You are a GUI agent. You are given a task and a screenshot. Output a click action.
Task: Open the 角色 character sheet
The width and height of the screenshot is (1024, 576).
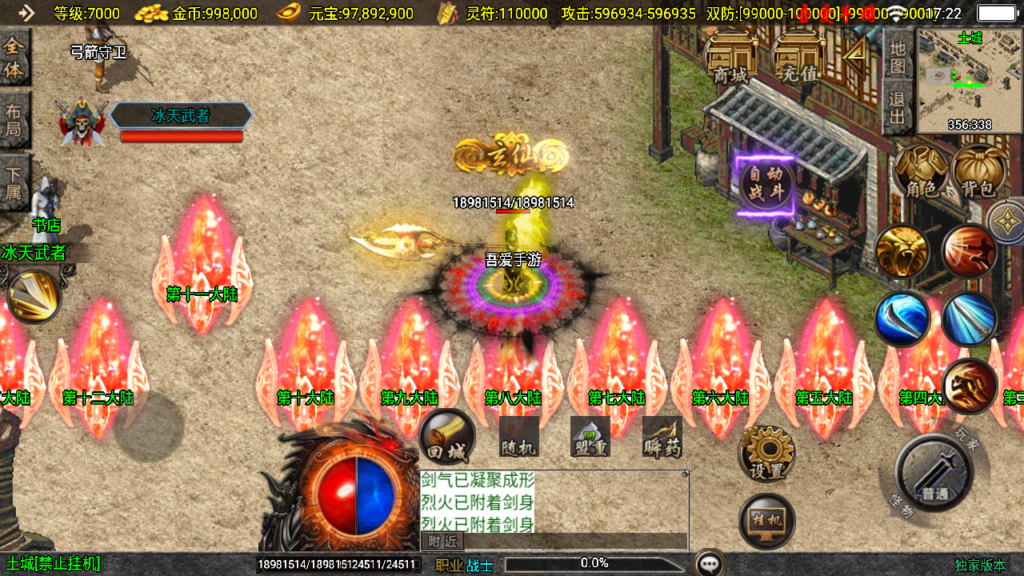coord(921,171)
